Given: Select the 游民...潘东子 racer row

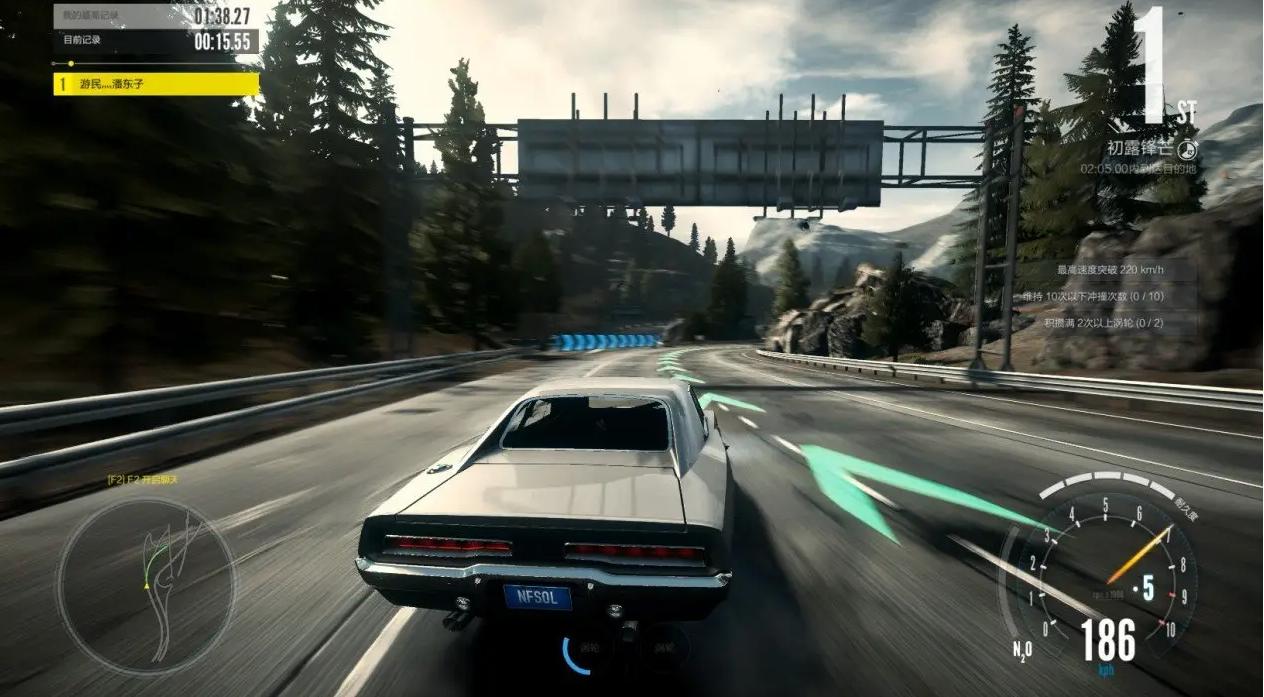Looking at the screenshot, I should pos(156,84).
